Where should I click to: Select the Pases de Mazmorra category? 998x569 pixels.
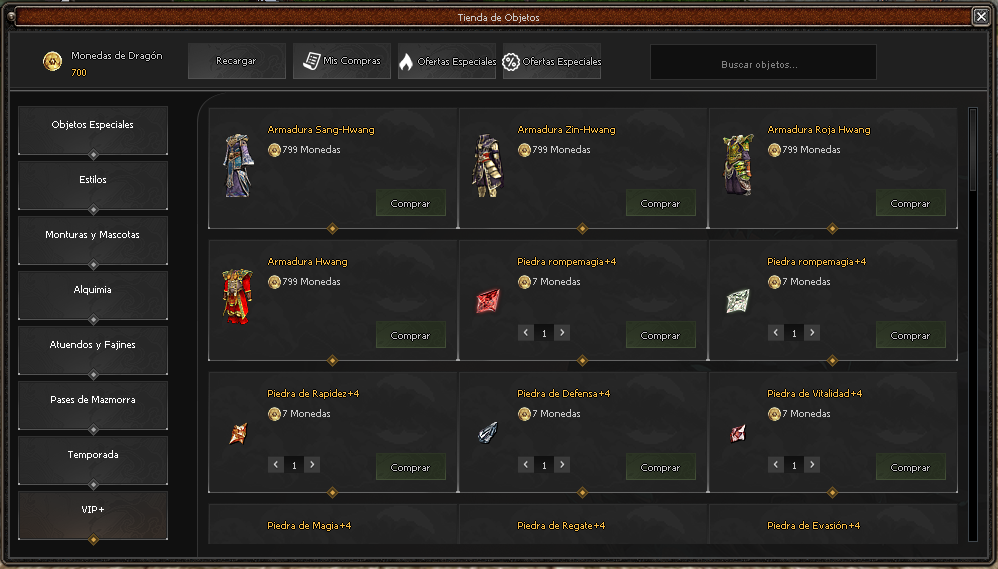point(93,401)
